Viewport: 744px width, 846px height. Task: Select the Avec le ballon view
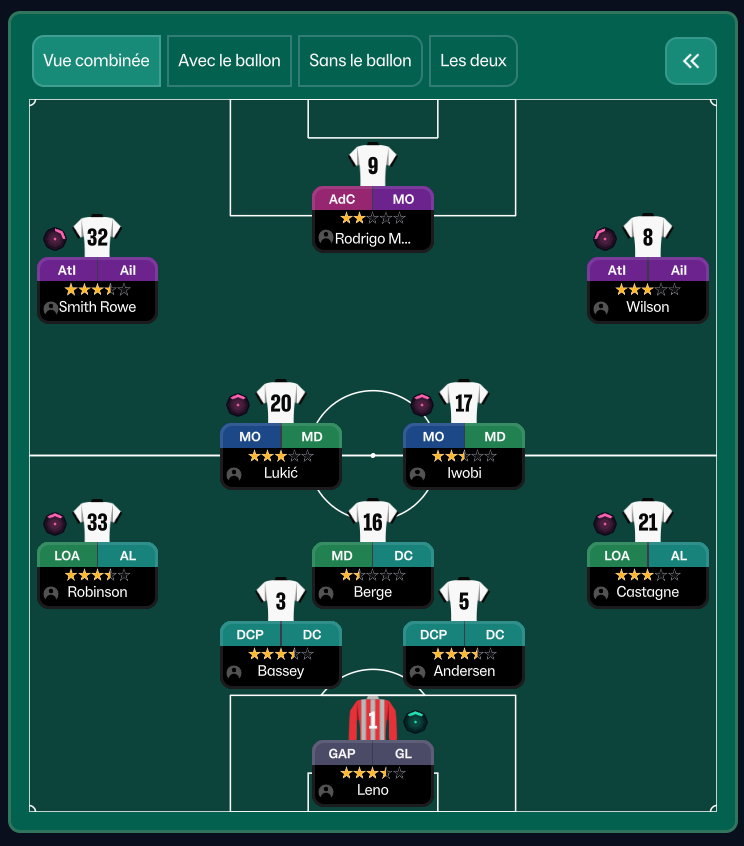click(229, 61)
